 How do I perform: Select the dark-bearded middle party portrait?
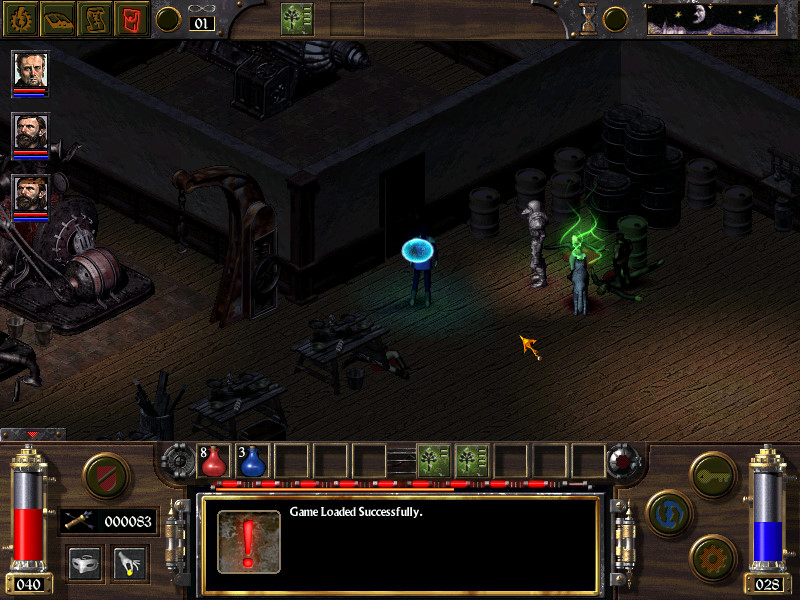click(x=30, y=132)
